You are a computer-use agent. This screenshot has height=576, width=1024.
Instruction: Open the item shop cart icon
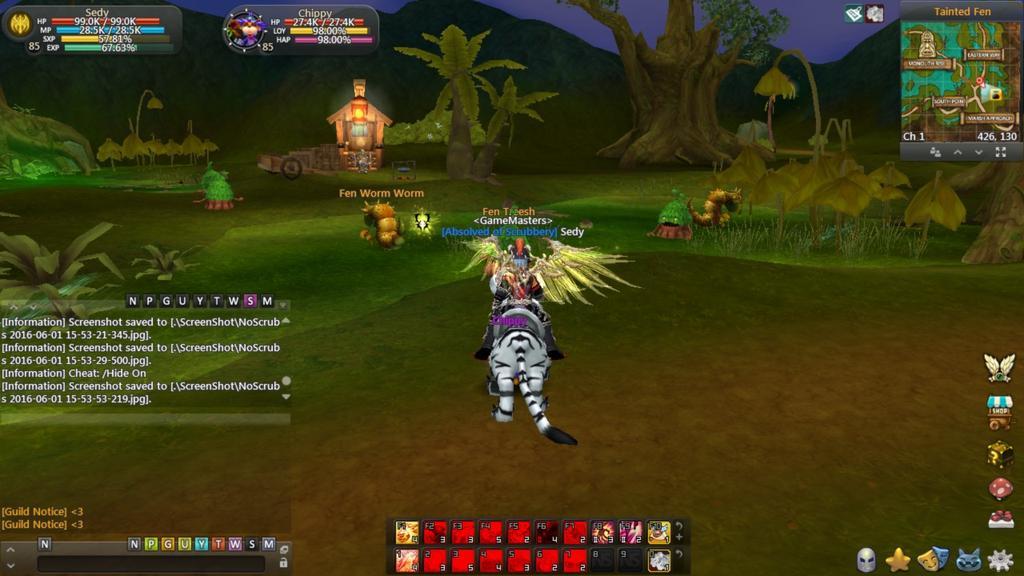pos(1000,412)
